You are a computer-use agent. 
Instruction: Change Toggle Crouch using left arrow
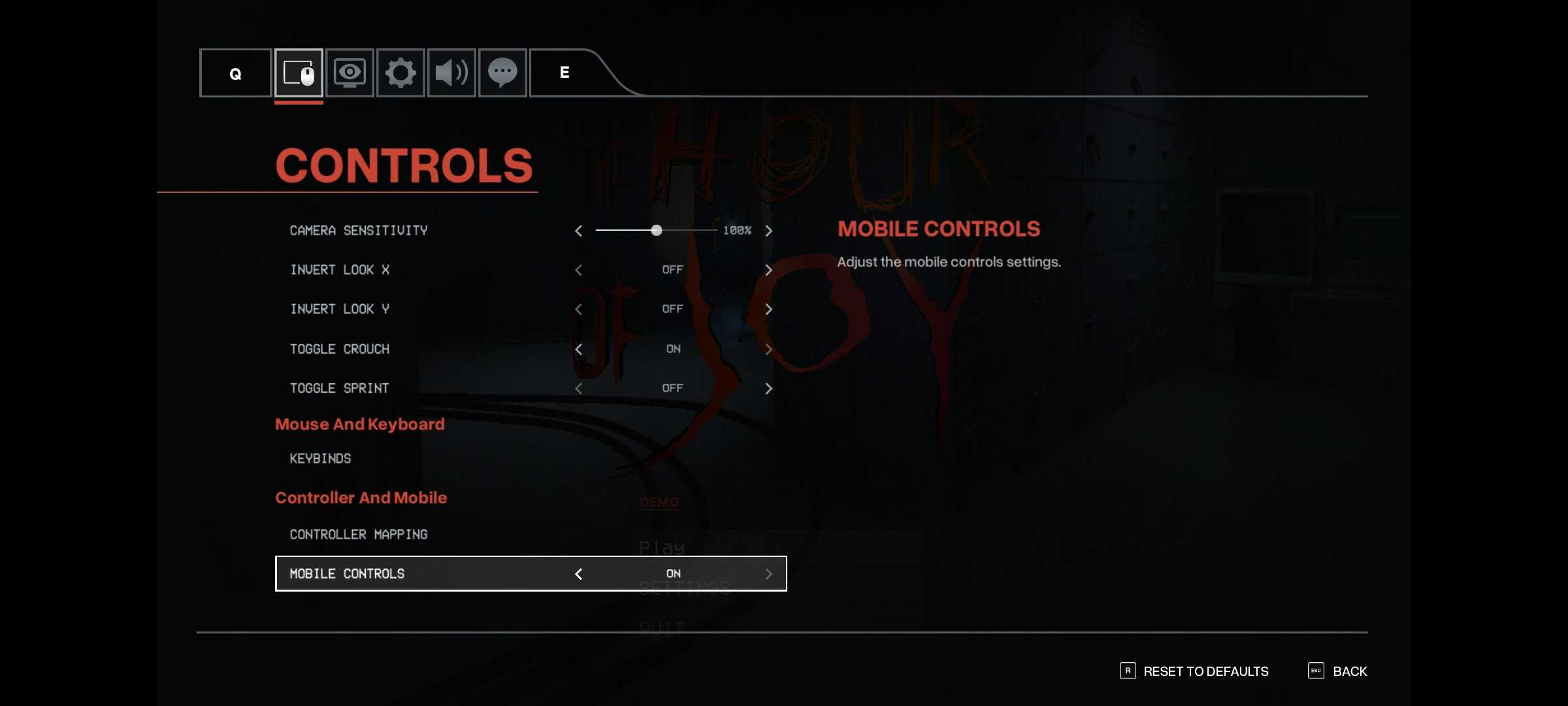(578, 349)
